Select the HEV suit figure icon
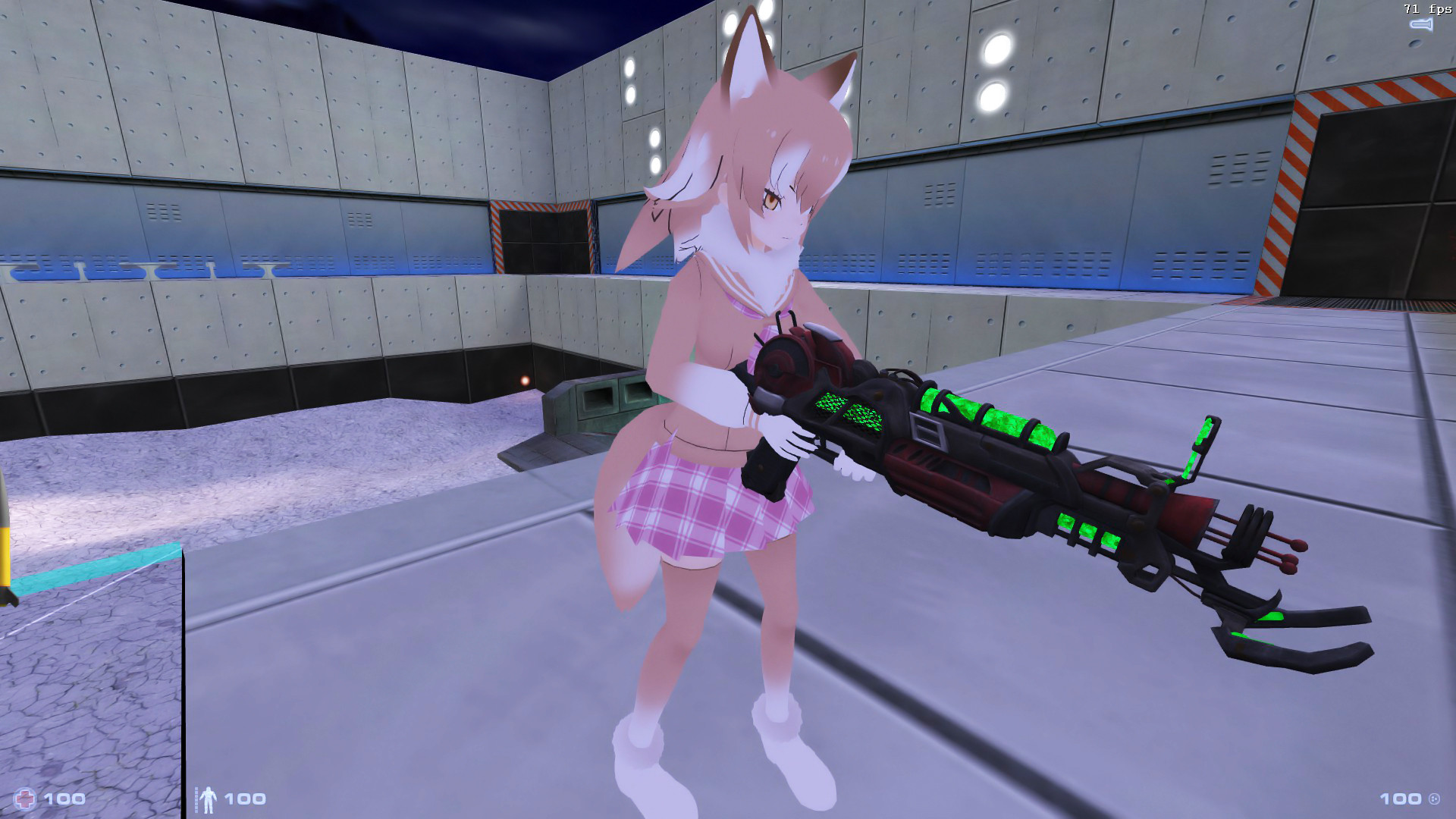The height and width of the screenshot is (819, 1456). pyautogui.click(x=211, y=798)
